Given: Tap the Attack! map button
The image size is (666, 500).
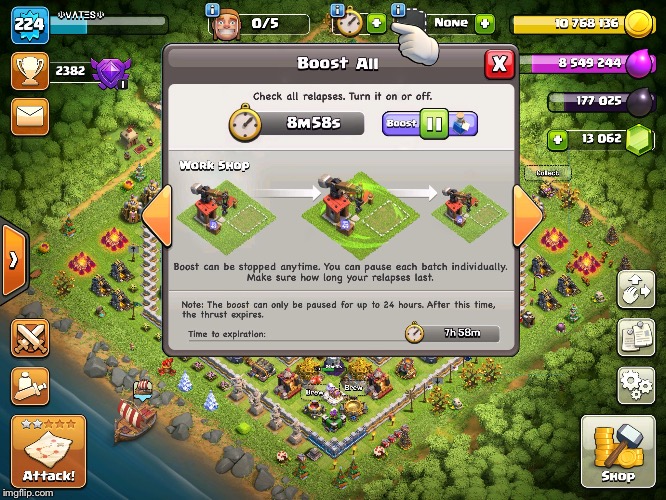Looking at the screenshot, I should (48, 449).
